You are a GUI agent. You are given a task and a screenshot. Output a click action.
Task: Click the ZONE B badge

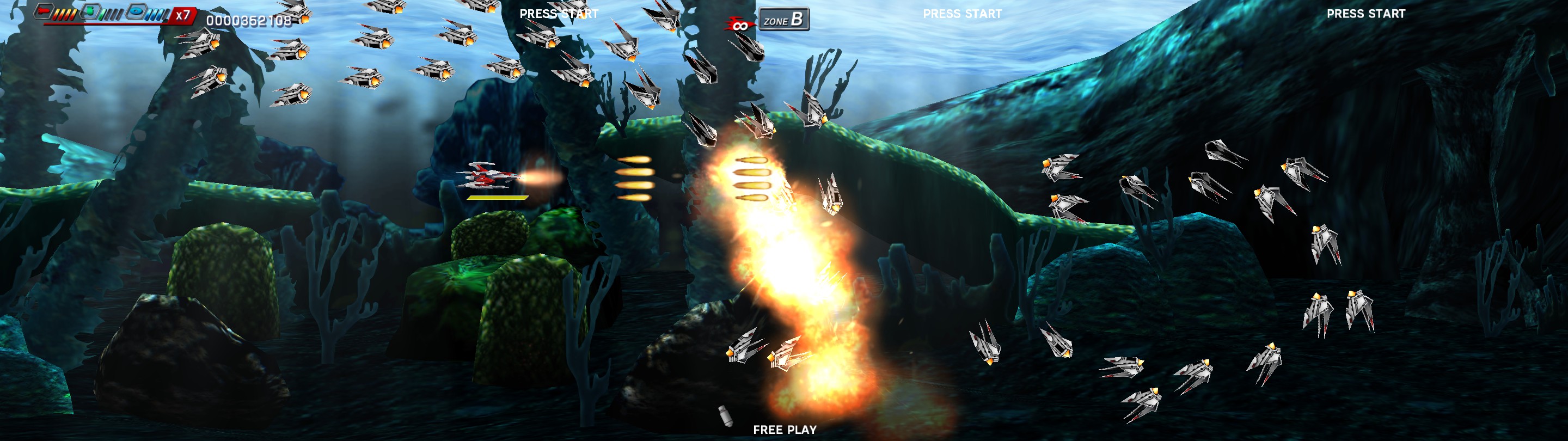tap(784, 19)
